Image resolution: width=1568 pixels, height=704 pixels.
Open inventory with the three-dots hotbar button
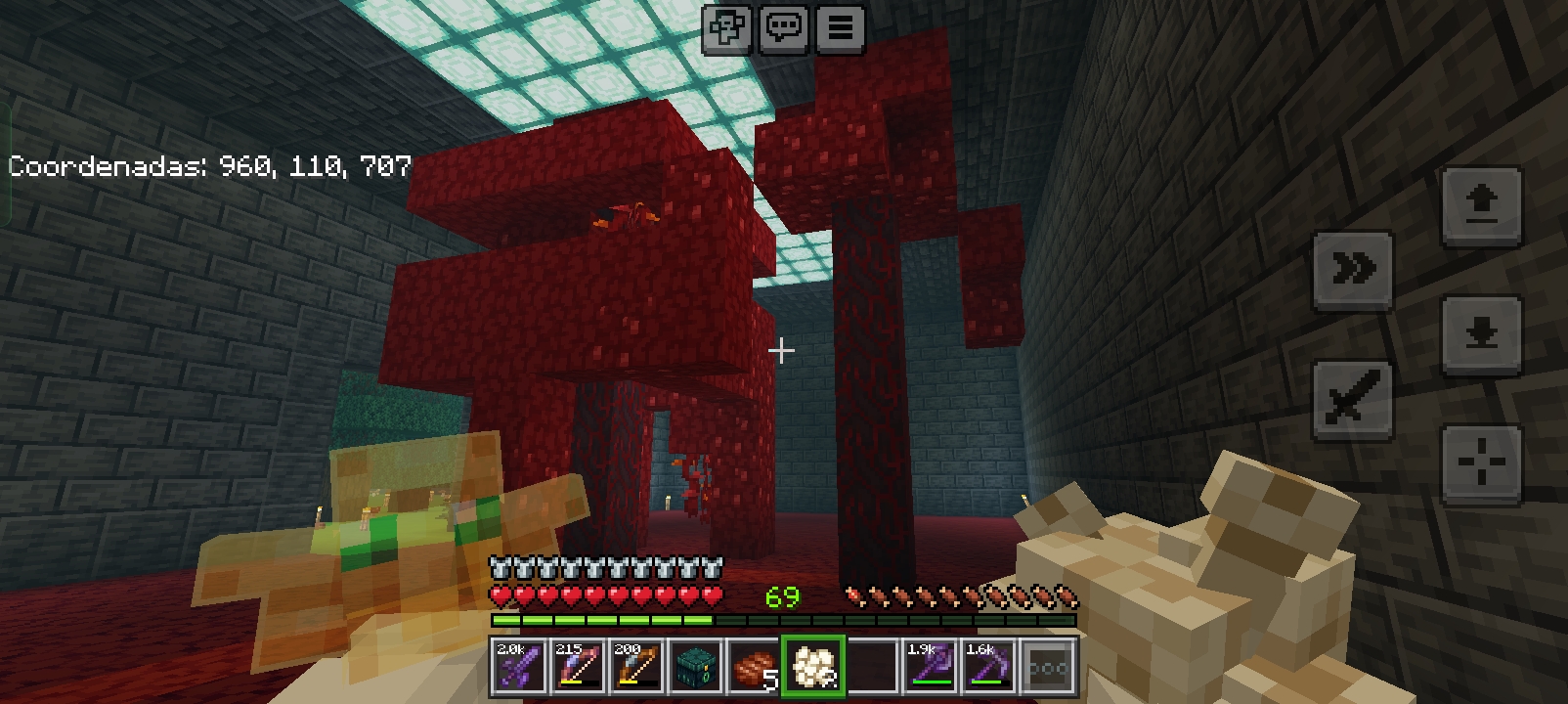click(1048, 667)
